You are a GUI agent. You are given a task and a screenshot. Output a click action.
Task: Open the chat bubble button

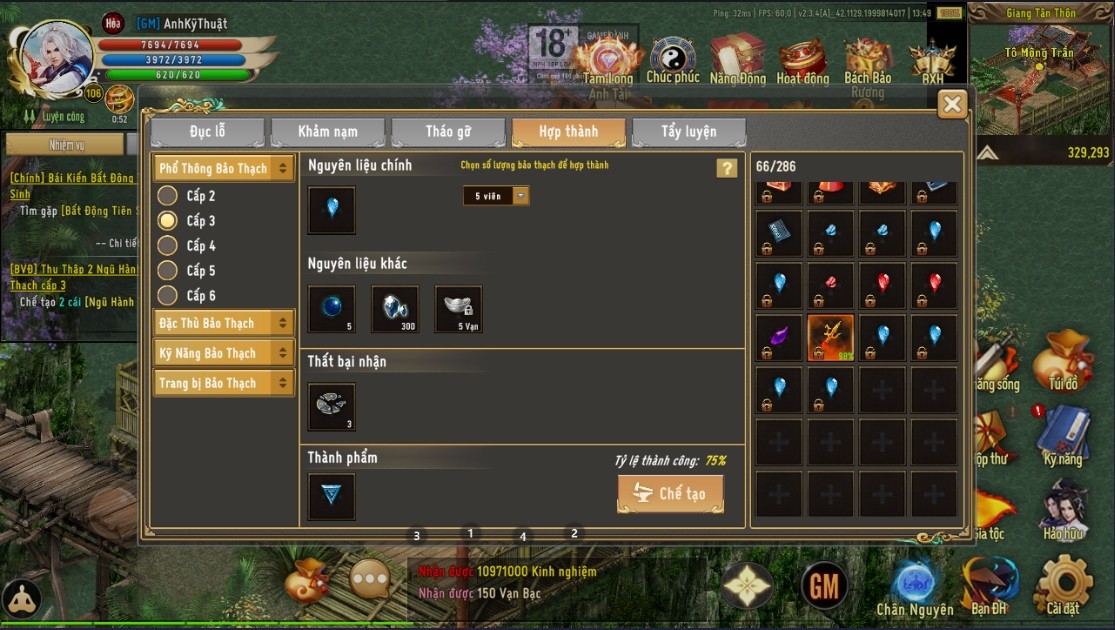(x=369, y=579)
